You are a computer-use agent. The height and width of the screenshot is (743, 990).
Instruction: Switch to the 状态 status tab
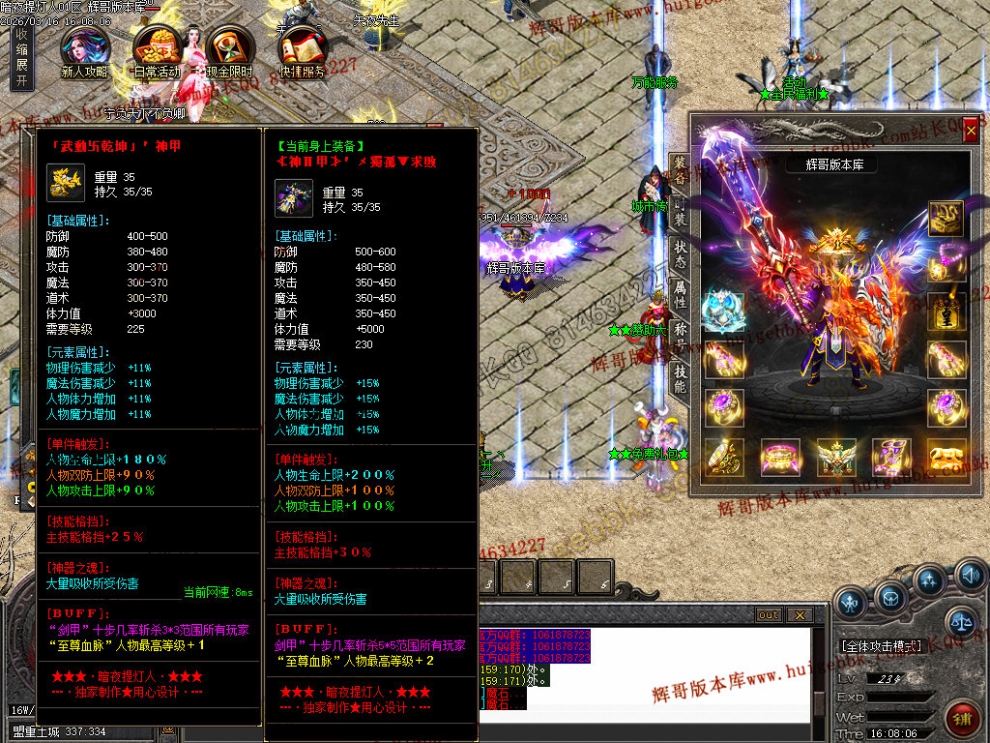679,252
